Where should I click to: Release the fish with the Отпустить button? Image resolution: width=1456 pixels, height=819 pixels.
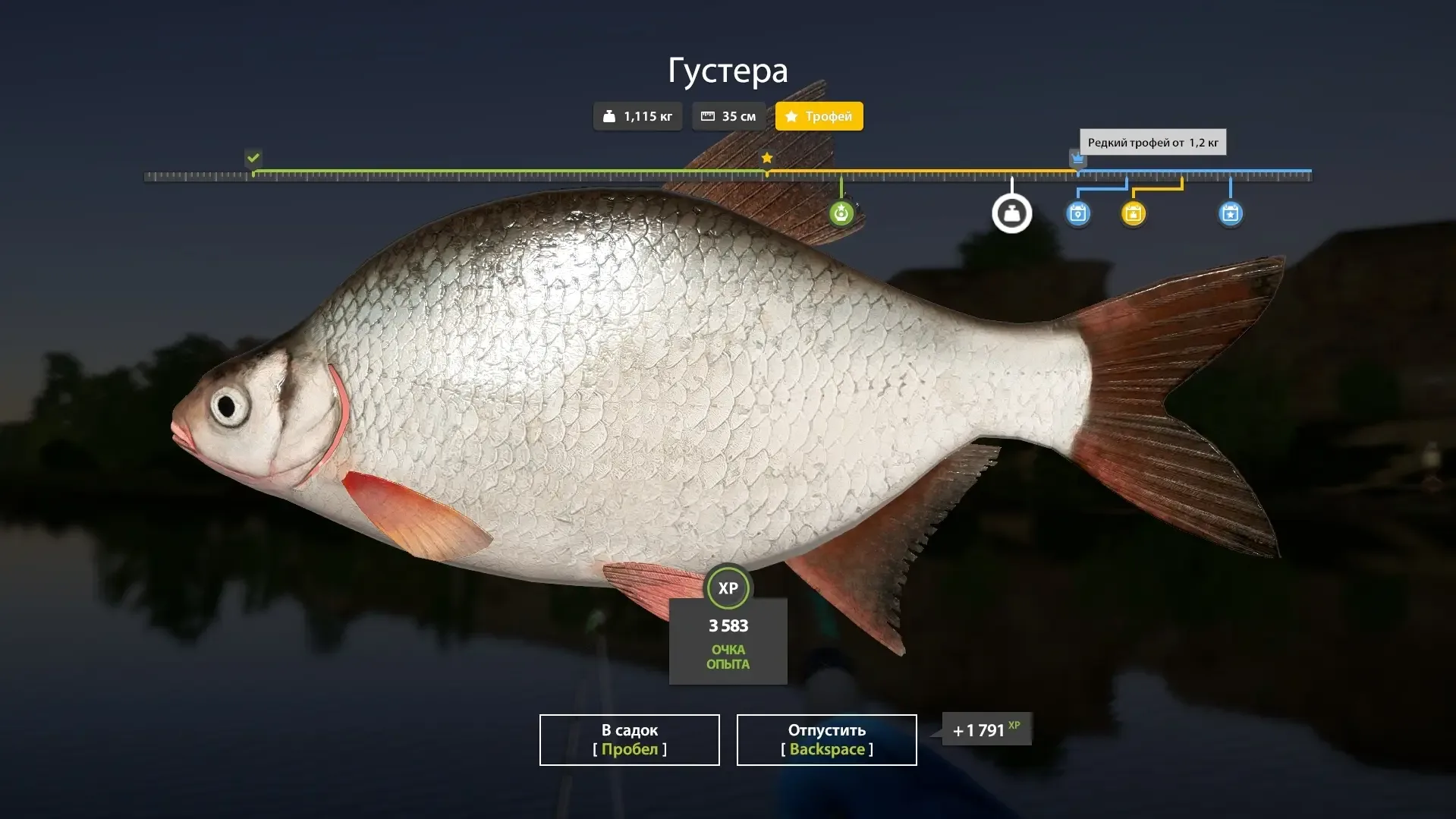(x=826, y=739)
